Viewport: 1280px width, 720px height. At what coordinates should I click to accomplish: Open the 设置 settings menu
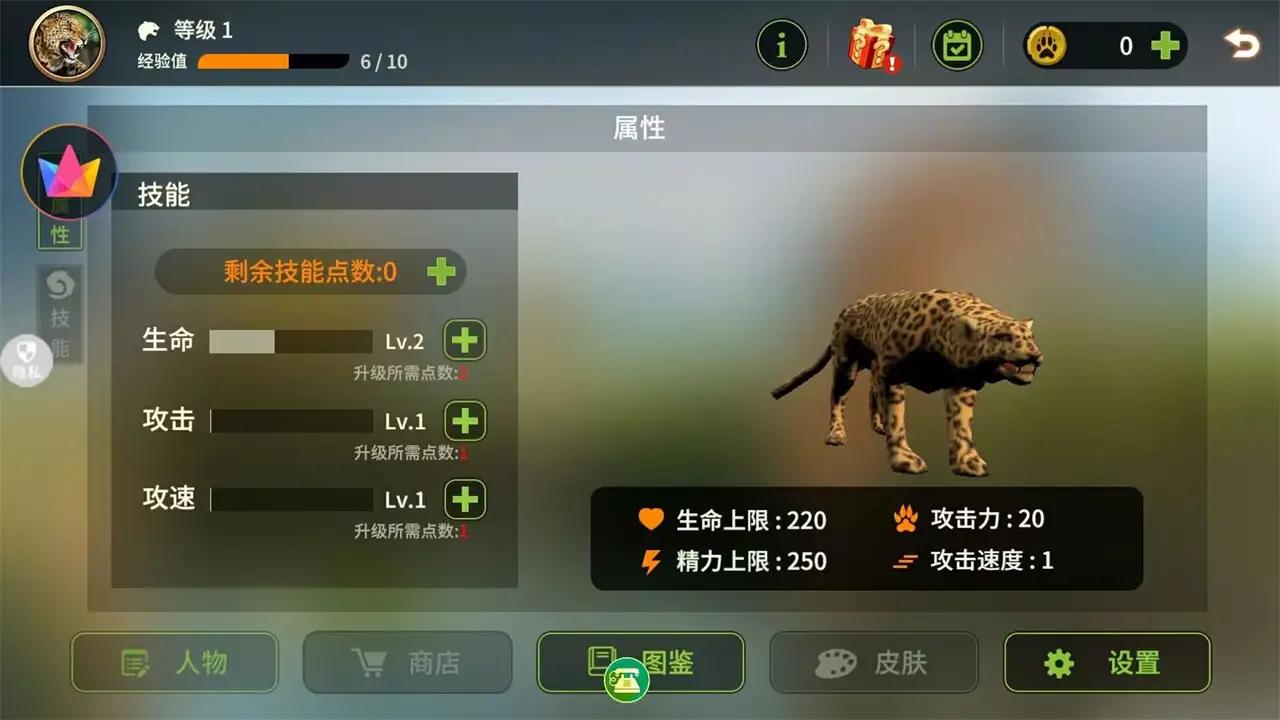point(1107,662)
